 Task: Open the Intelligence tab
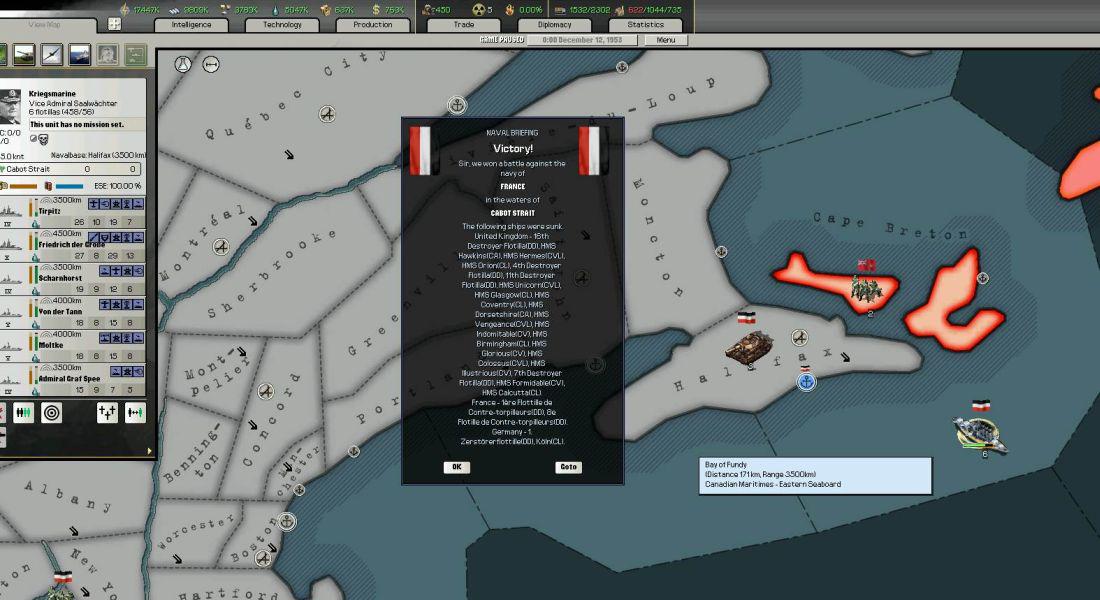point(191,24)
